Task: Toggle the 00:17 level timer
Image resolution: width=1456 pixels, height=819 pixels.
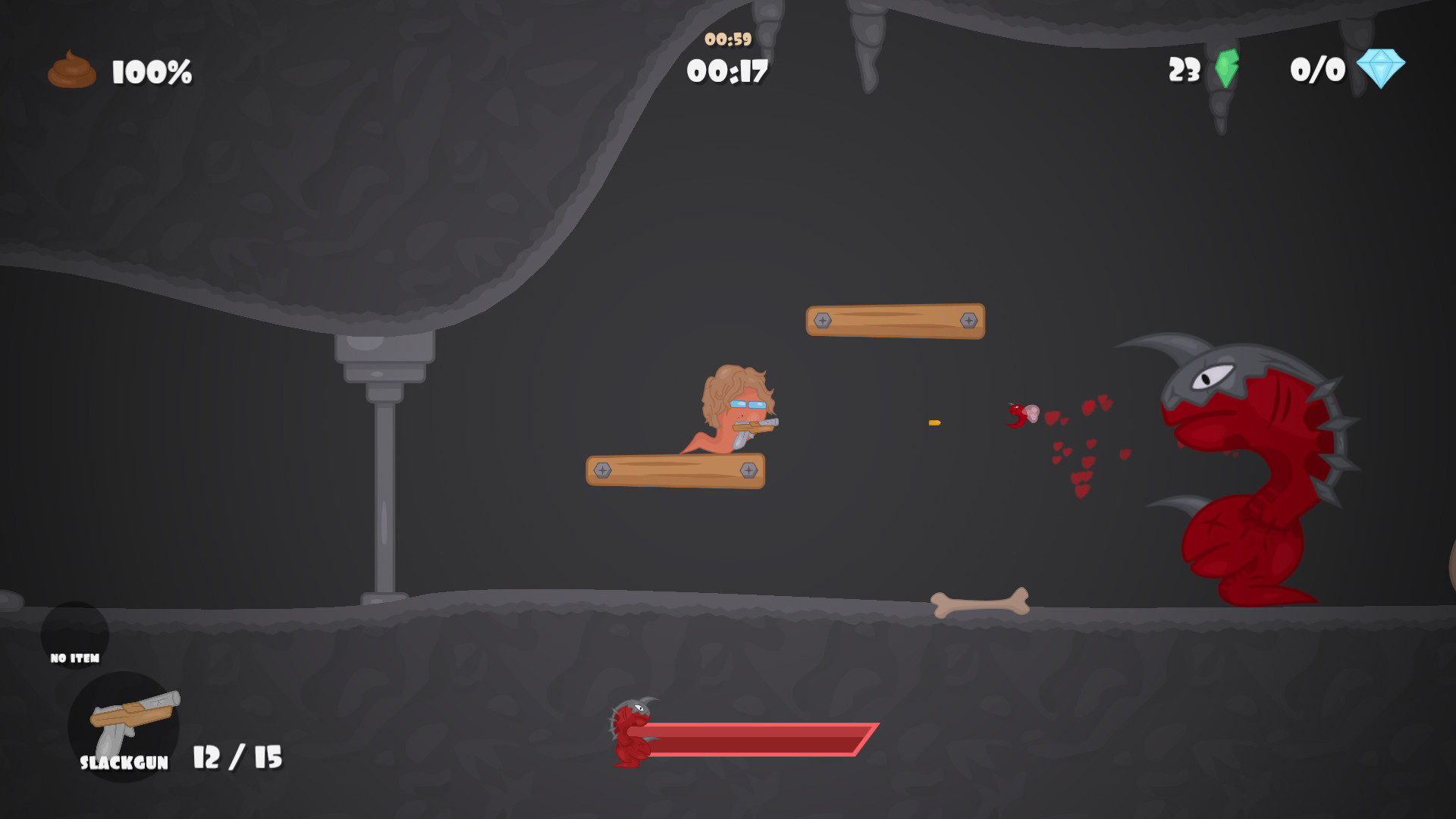Action: click(726, 71)
